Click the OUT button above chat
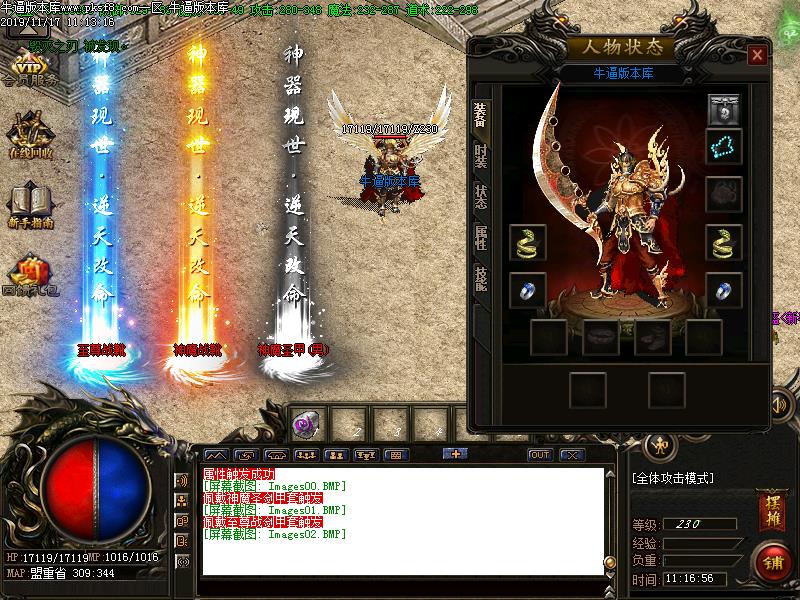The width and height of the screenshot is (800, 600). (540, 455)
